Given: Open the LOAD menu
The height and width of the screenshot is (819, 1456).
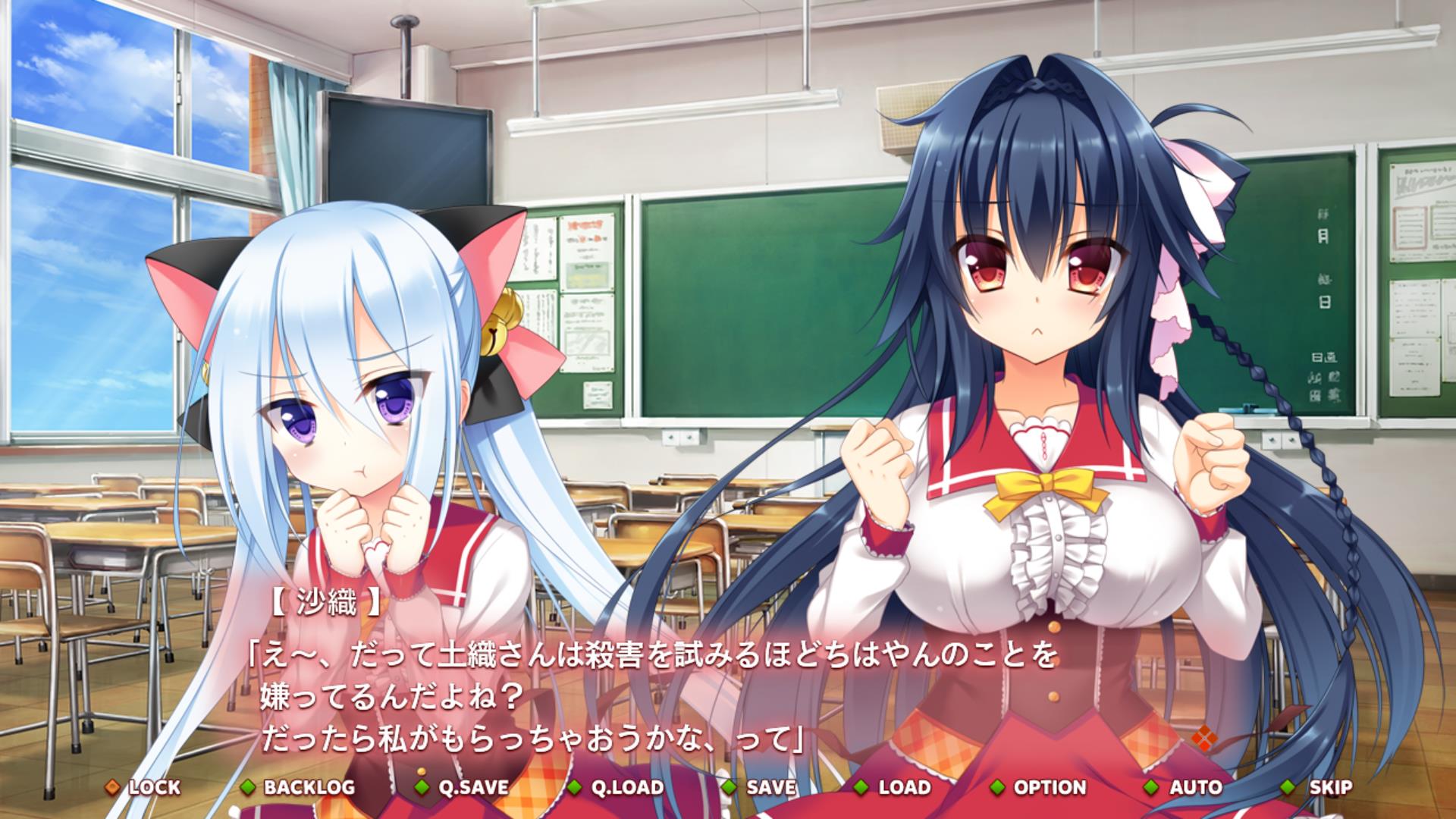Looking at the screenshot, I should 893,787.
